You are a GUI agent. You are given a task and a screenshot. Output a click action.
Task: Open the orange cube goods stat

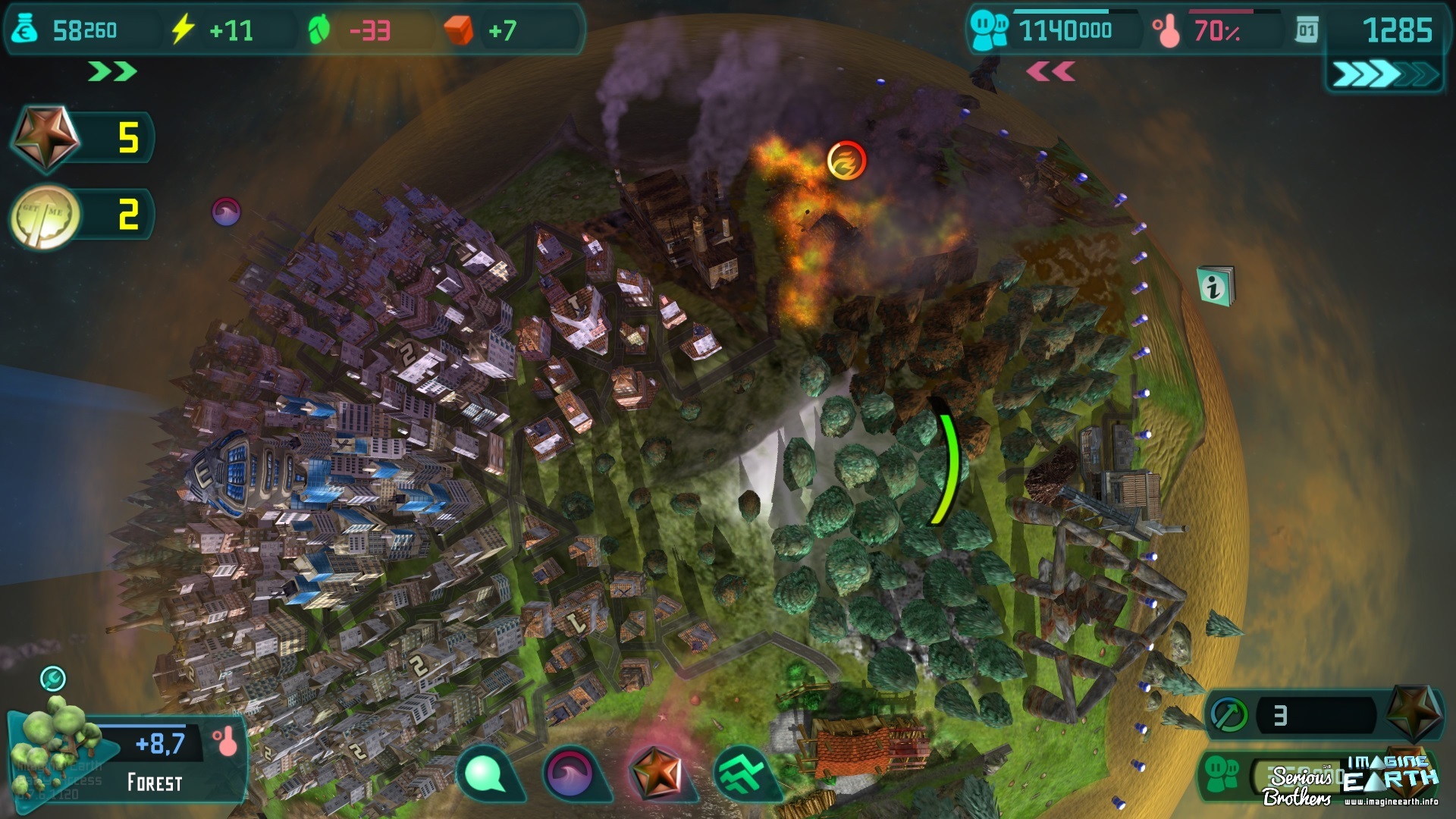pos(458,30)
